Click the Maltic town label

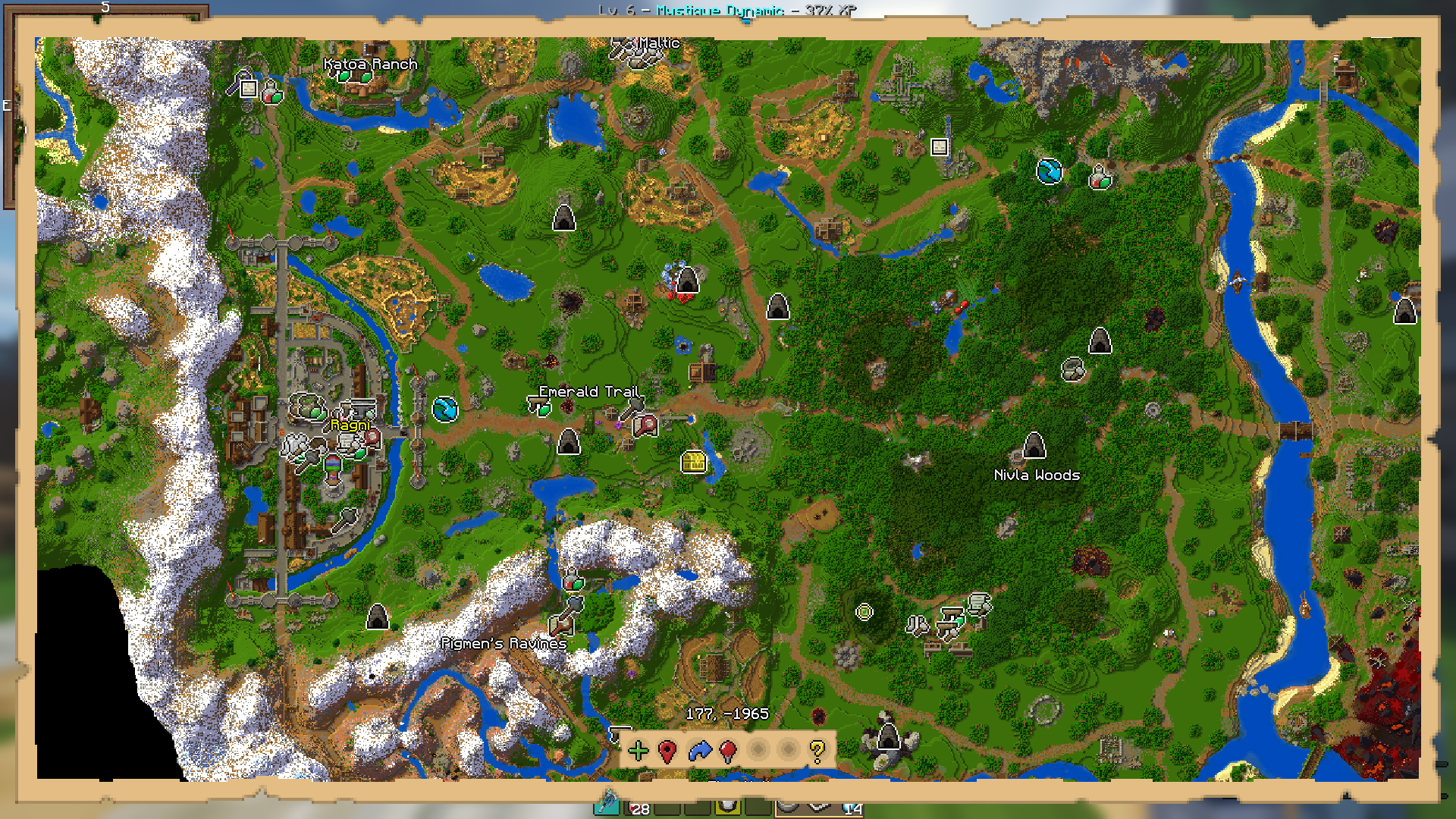click(658, 43)
